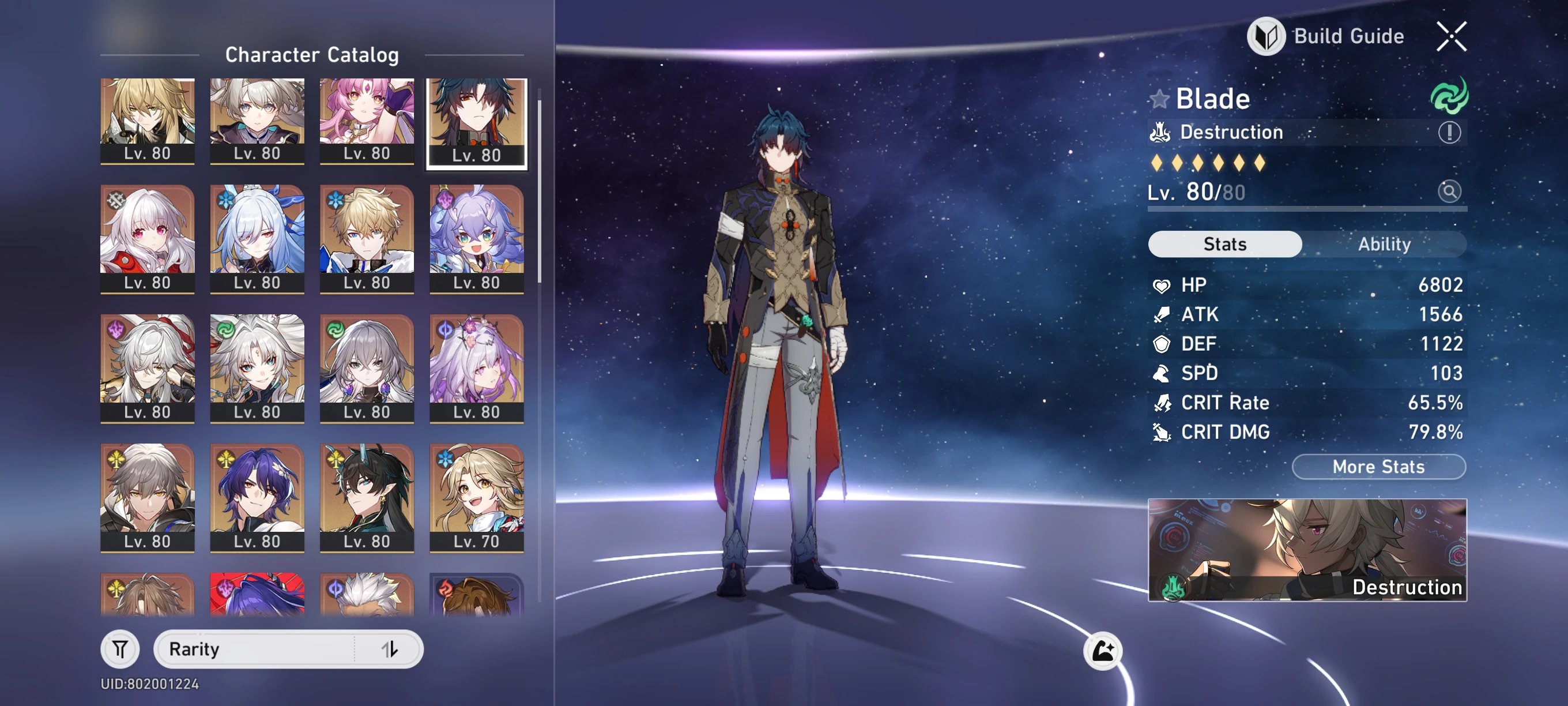Viewport: 1568px width, 706px height.
Task: Open the Destruction path icon beside Blade's name
Action: [x=1160, y=132]
